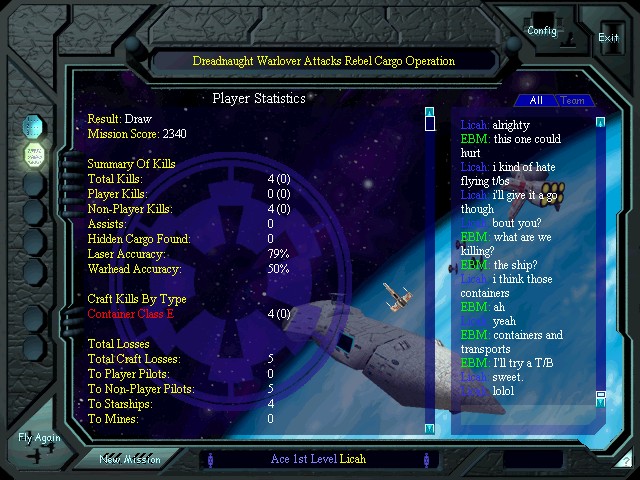Select the lit blue round button on left panel
Viewport: 640px width, 480px height.
click(x=34, y=126)
